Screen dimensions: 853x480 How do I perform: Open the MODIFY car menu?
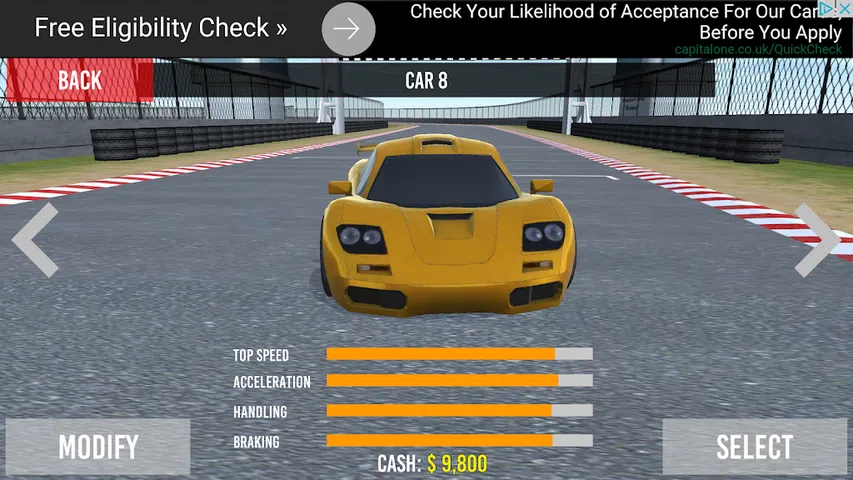[x=98, y=447]
